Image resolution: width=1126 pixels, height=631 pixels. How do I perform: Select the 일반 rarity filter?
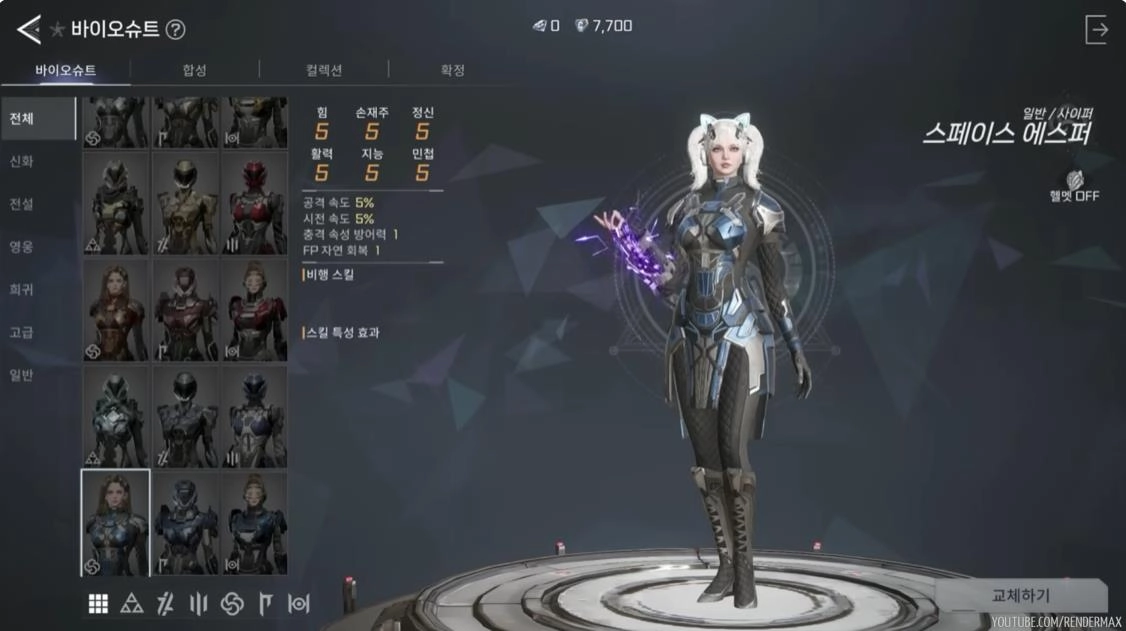pos(22,375)
